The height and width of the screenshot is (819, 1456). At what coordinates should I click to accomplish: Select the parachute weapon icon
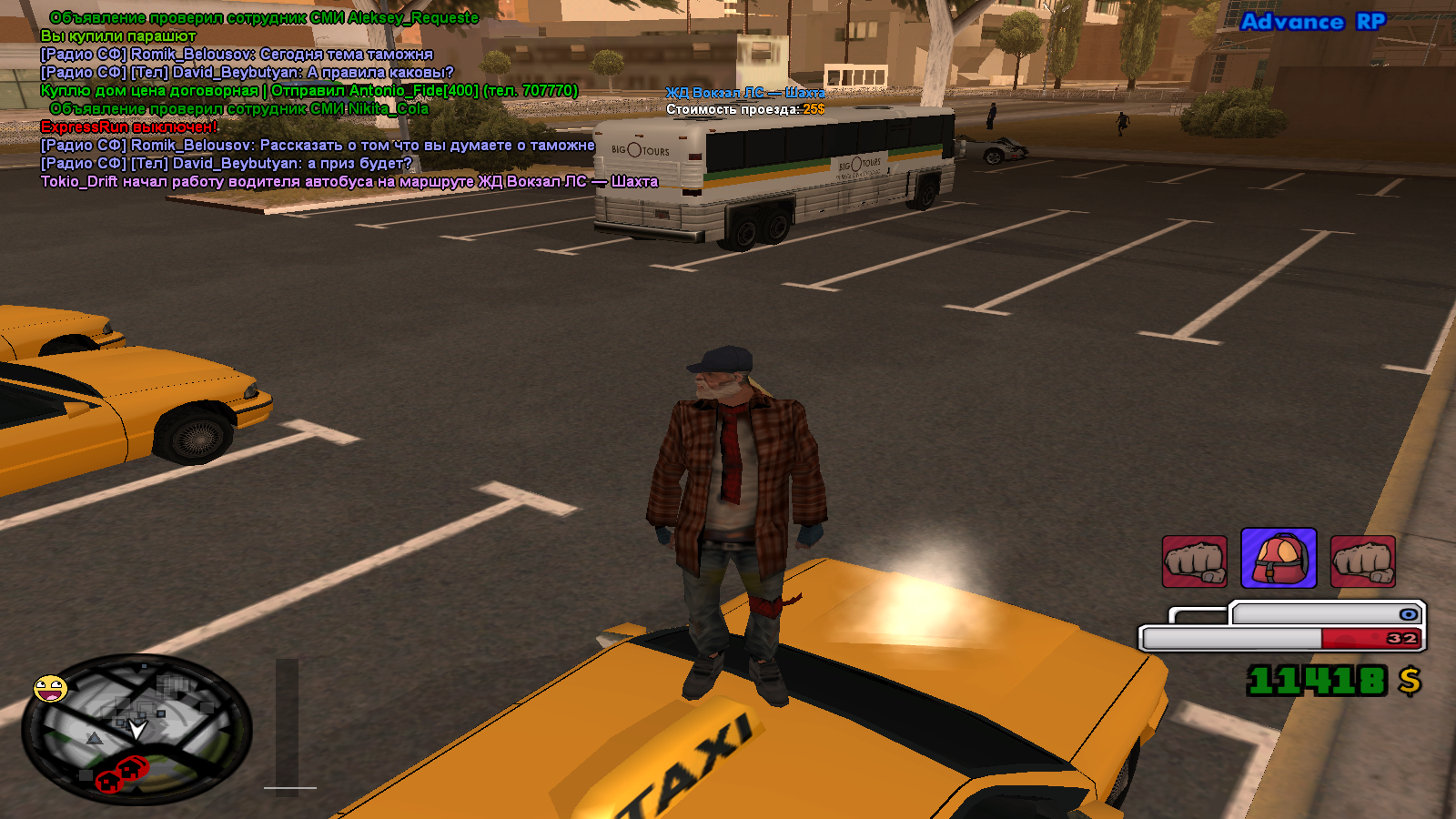tap(1279, 559)
